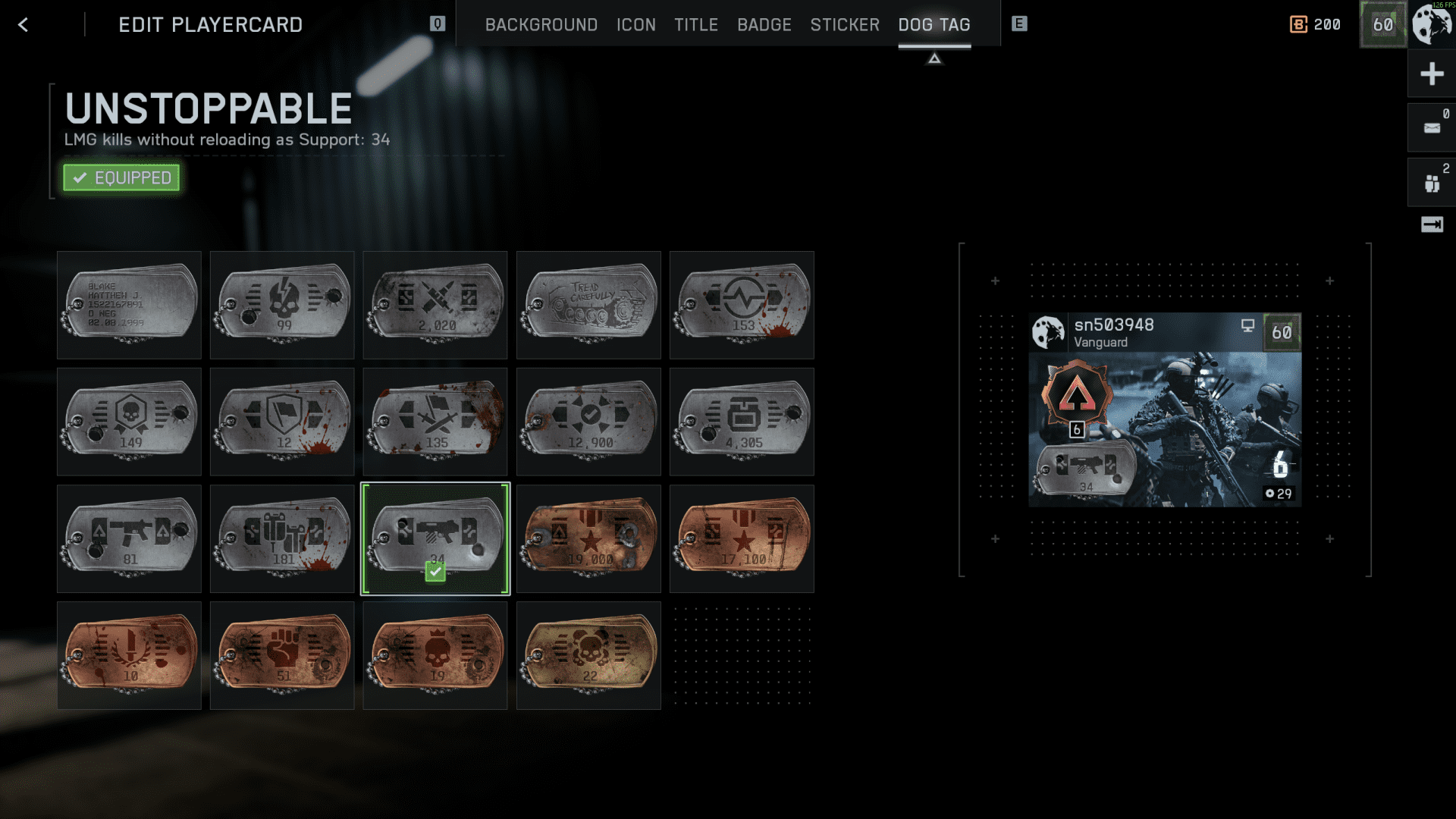This screenshot has height=819, width=1456.
Task: Choose the Blake Matthew J. name dog tag
Action: coord(130,305)
